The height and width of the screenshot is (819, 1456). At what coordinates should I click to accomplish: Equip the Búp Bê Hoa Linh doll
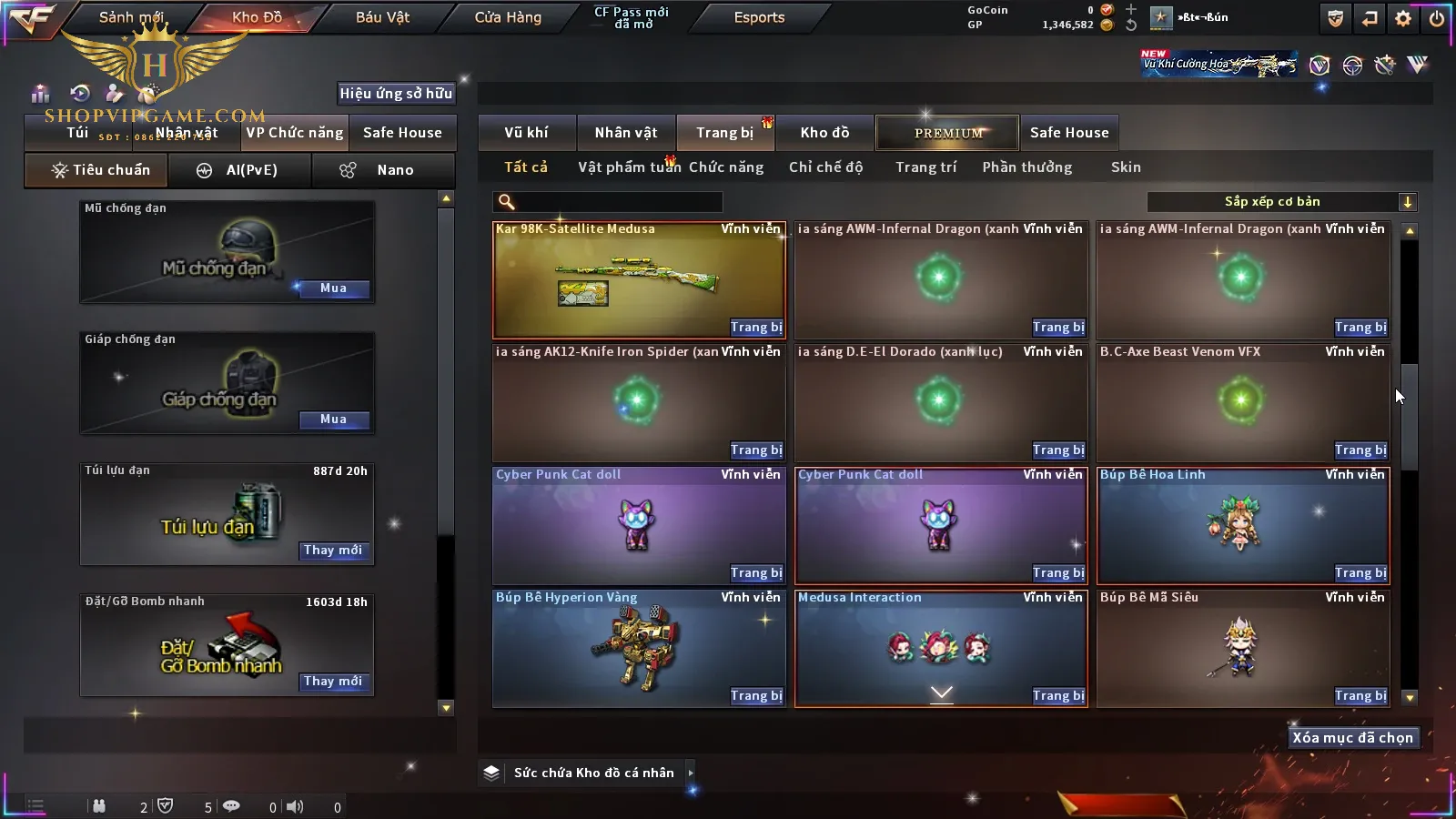click(1360, 573)
